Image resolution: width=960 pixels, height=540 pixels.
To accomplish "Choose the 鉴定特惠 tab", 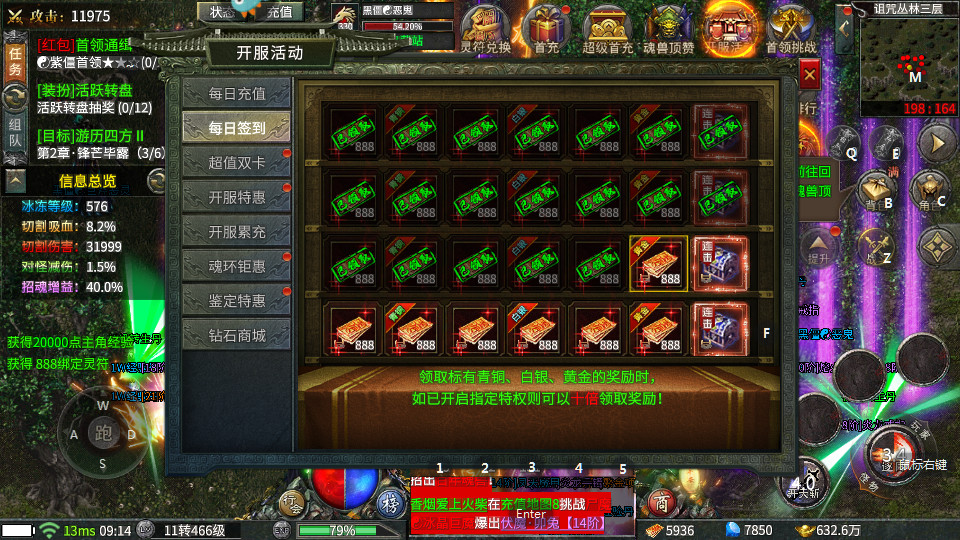I will (237, 300).
